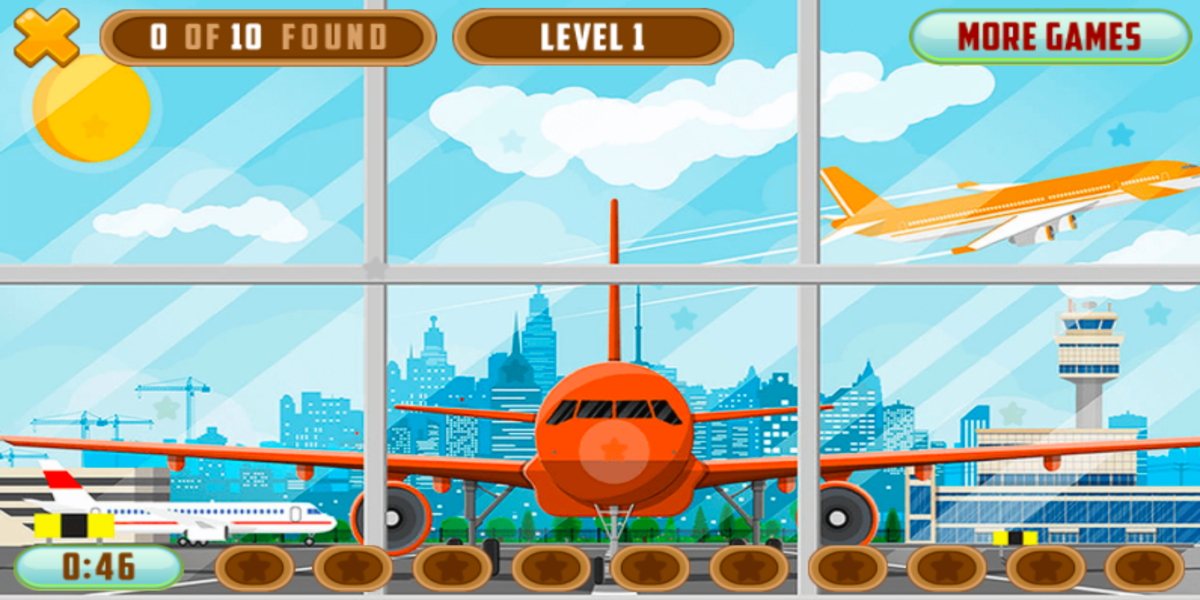The width and height of the screenshot is (1200, 600).
Task: Close the game with the orange X
Action: point(46,37)
